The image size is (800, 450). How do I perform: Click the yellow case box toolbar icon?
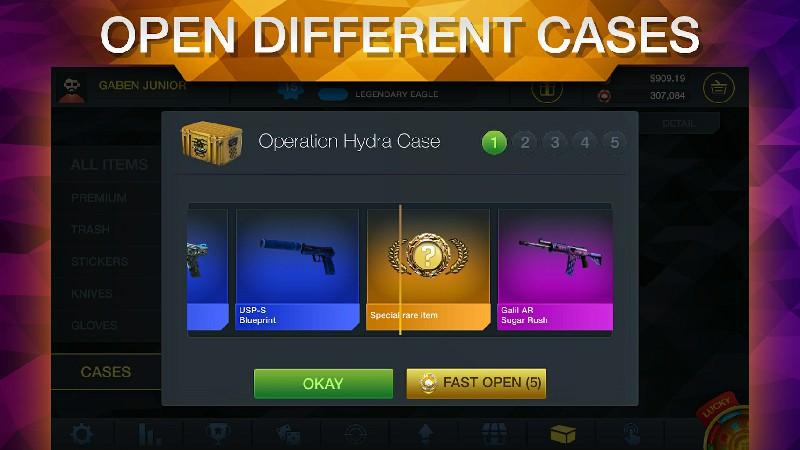(563, 435)
